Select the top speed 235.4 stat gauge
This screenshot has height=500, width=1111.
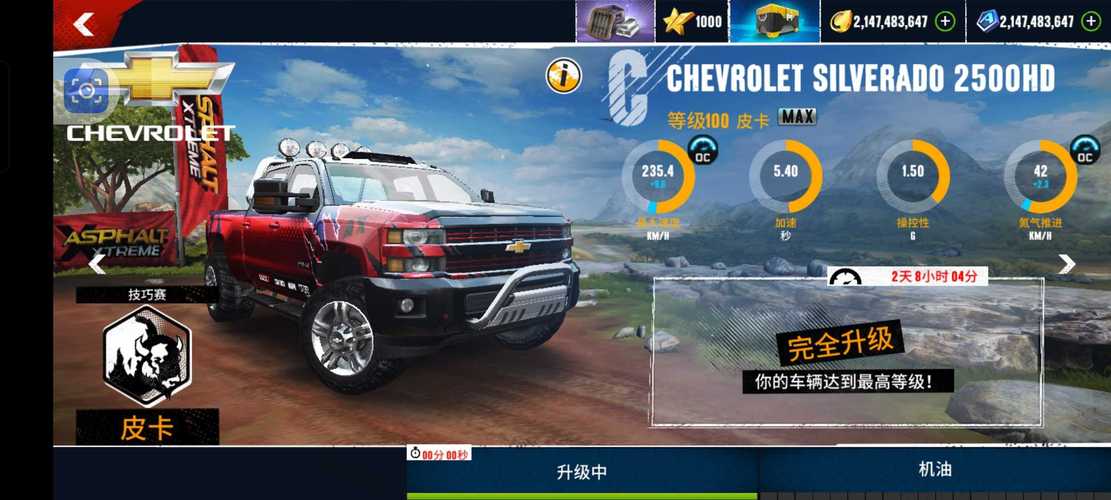coord(657,177)
